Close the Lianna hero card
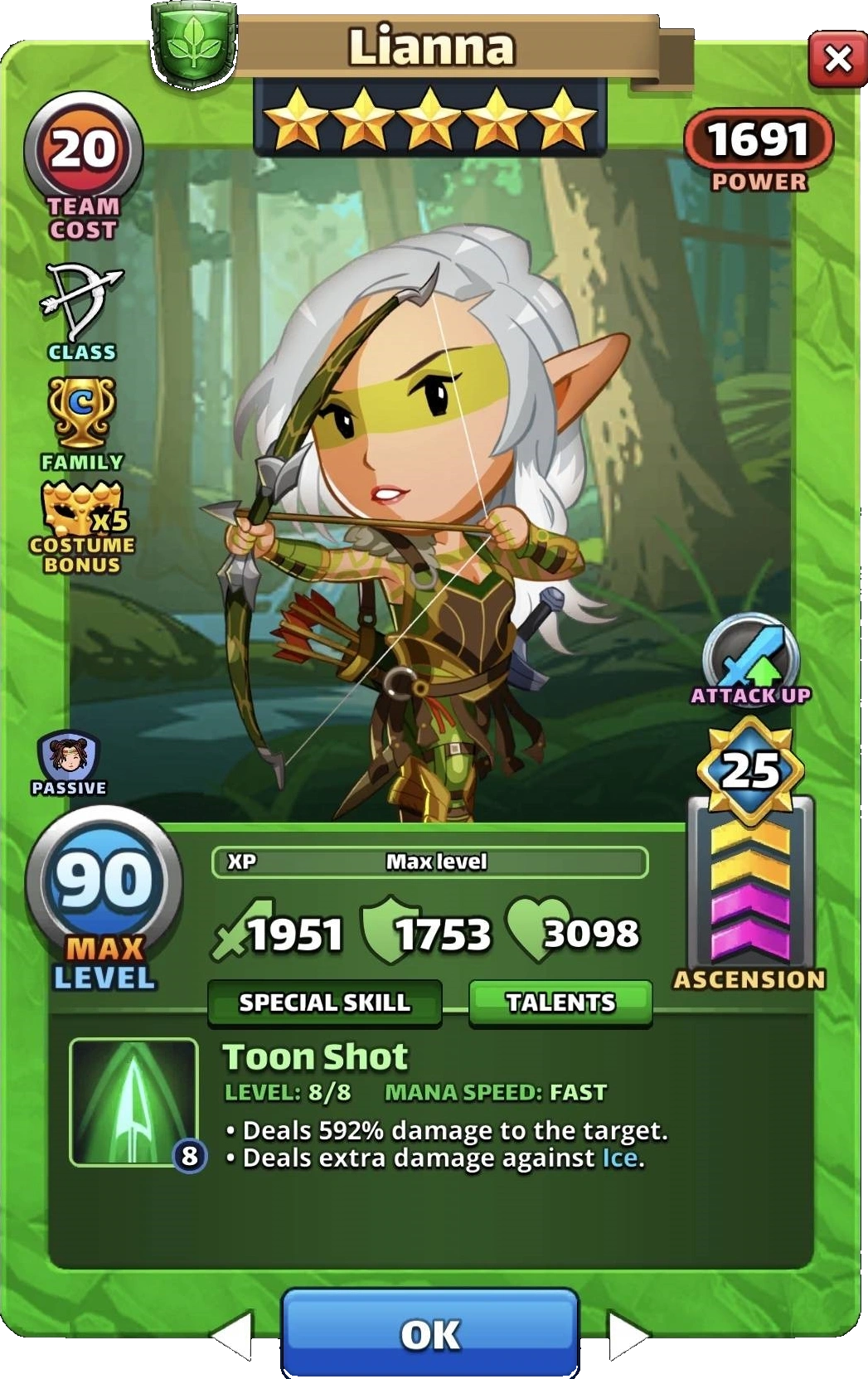Image resolution: width=868 pixels, height=1379 pixels. click(x=837, y=59)
